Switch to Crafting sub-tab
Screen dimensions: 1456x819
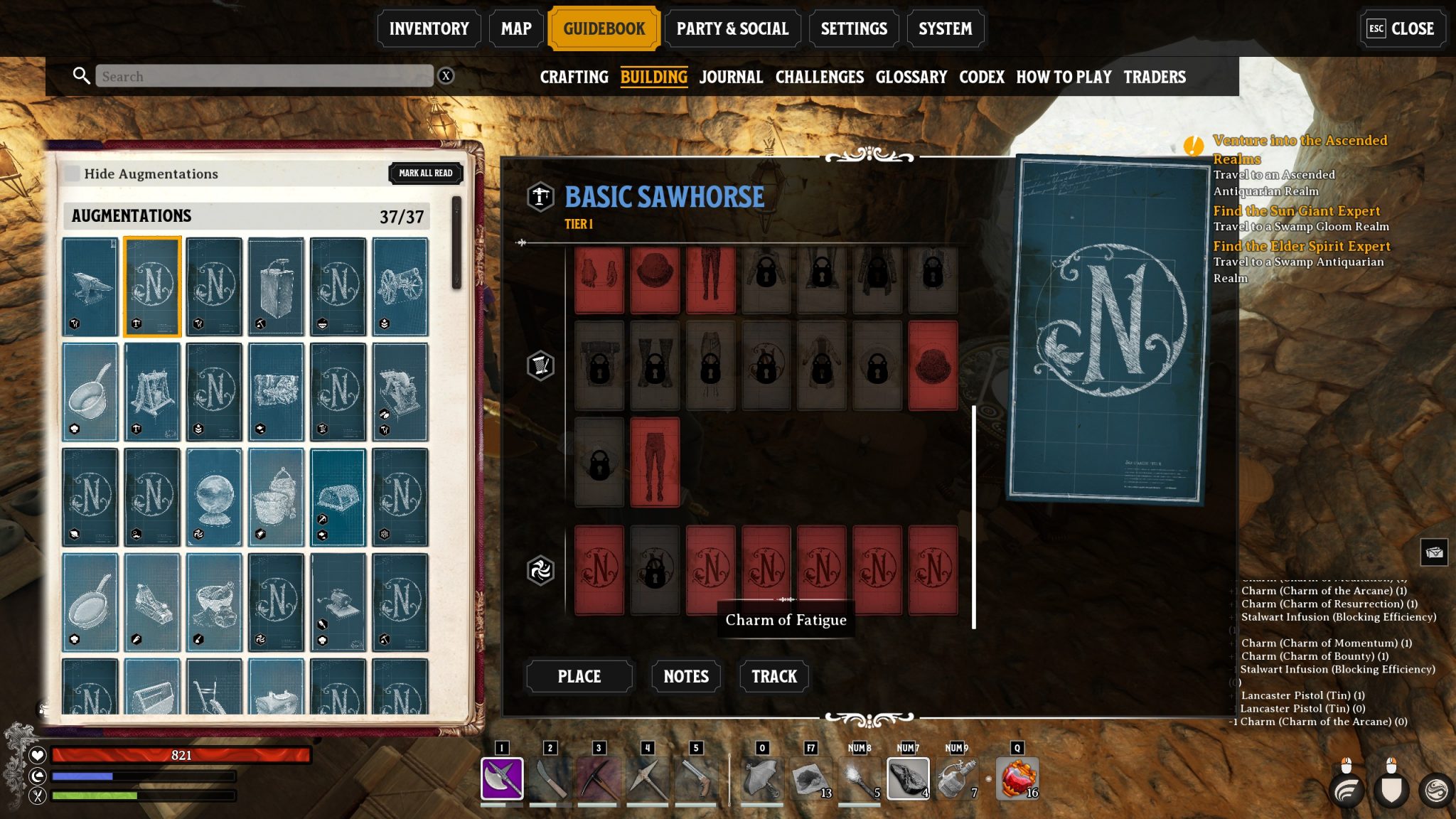(x=574, y=77)
